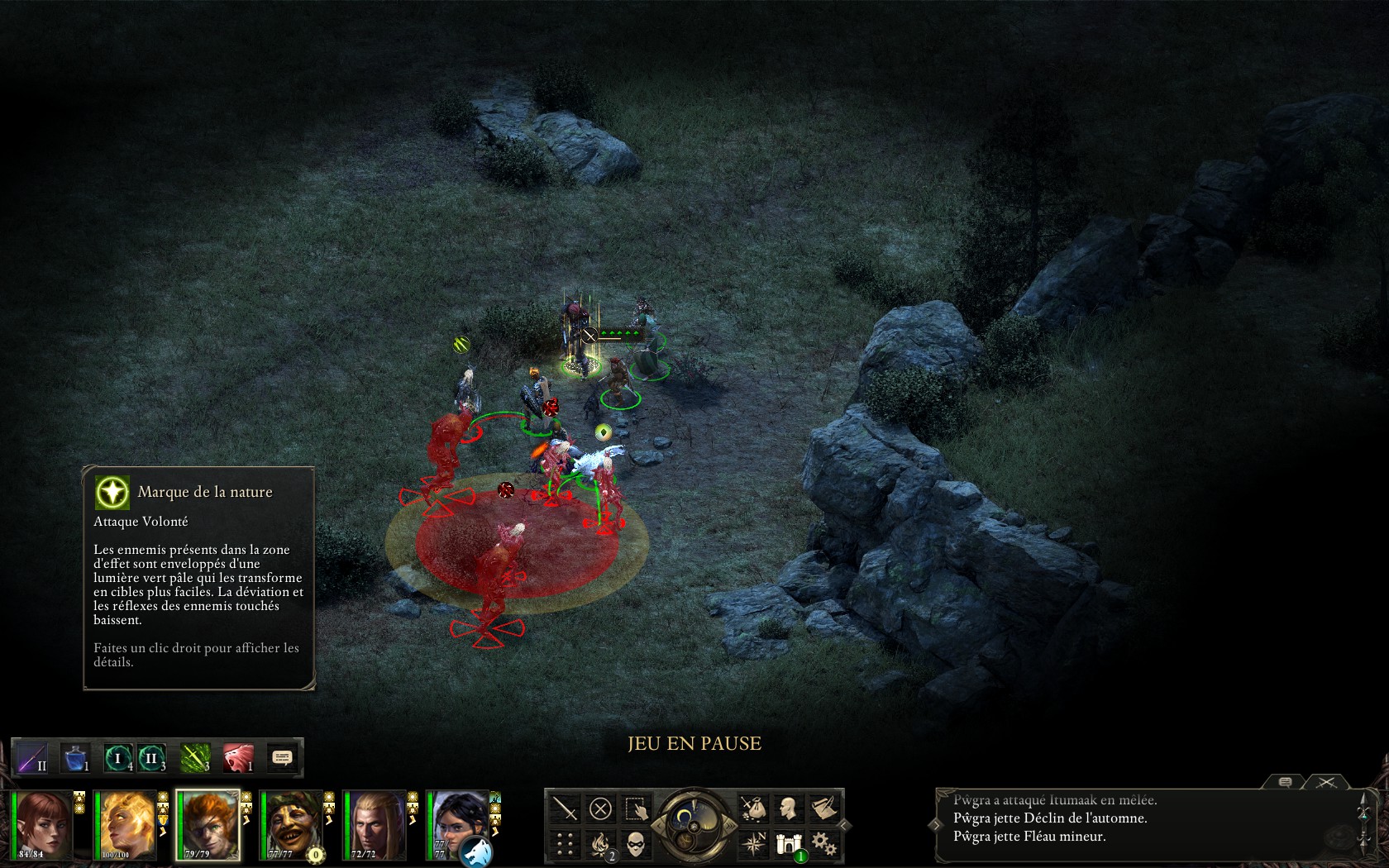Open level I spells list
Screen dimensions: 1389x868
click(x=118, y=757)
